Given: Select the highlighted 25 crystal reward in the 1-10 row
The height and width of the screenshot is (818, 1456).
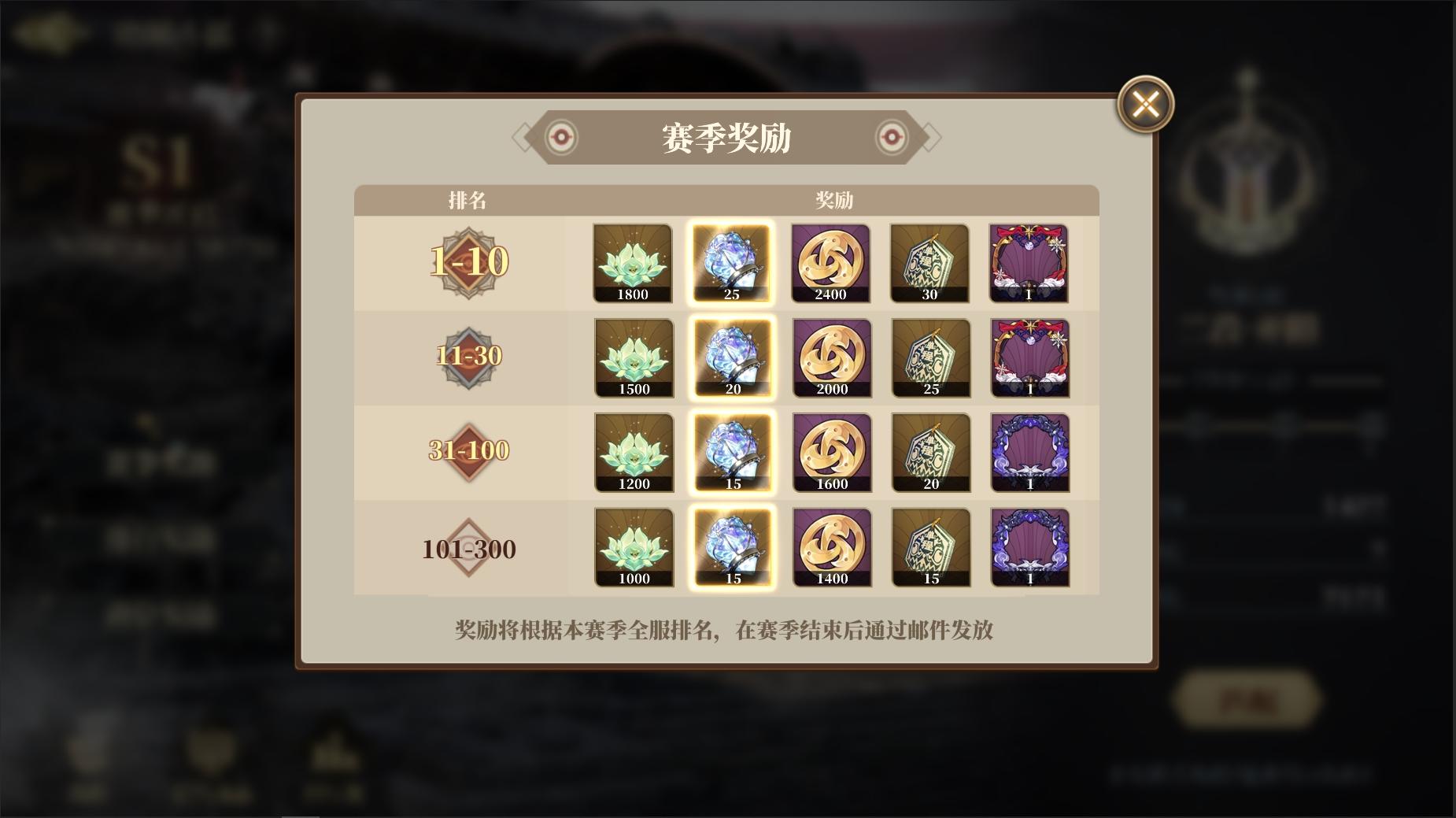Looking at the screenshot, I should coord(732,263).
